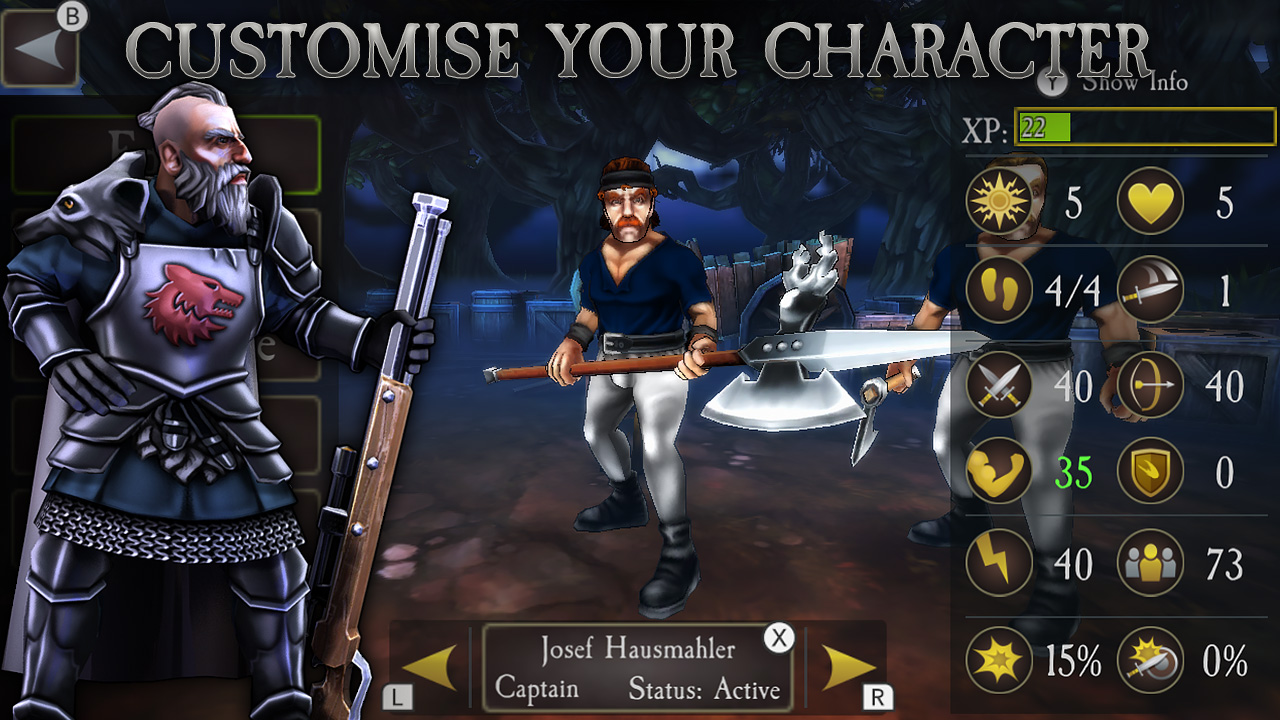Click Show Info at the top right
Image resolution: width=1280 pixels, height=720 pixels.
point(1135,84)
